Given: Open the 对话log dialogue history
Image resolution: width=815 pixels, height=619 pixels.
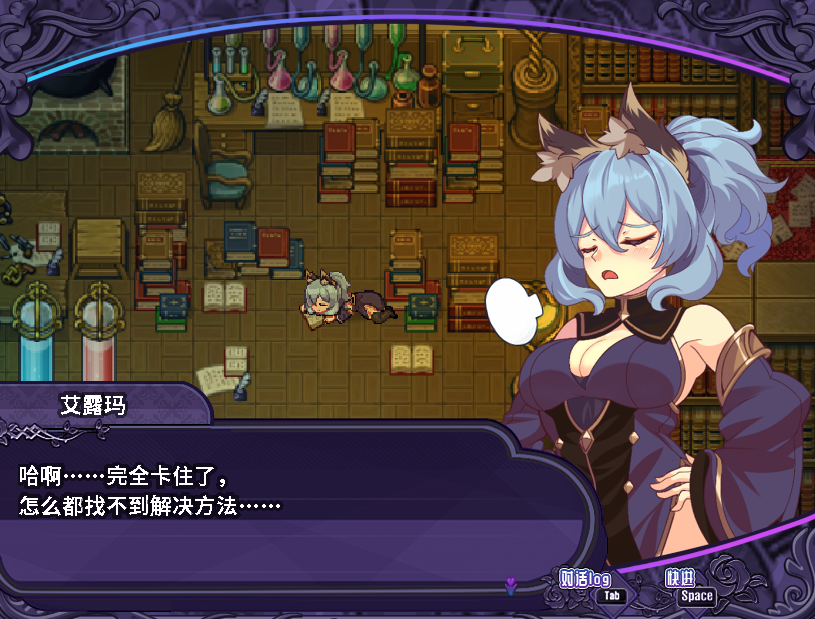Looking at the screenshot, I should pos(587,581).
